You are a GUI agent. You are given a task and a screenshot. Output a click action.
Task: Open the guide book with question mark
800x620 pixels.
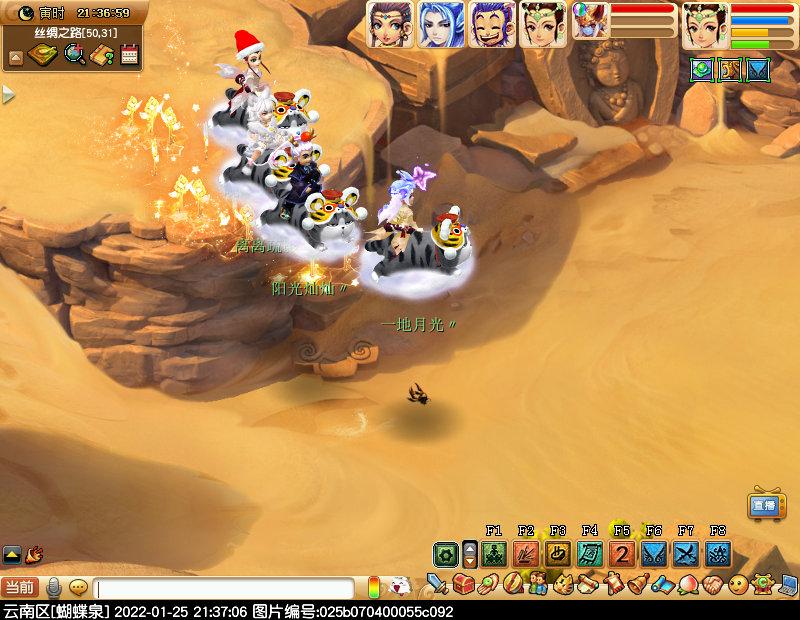point(102,56)
